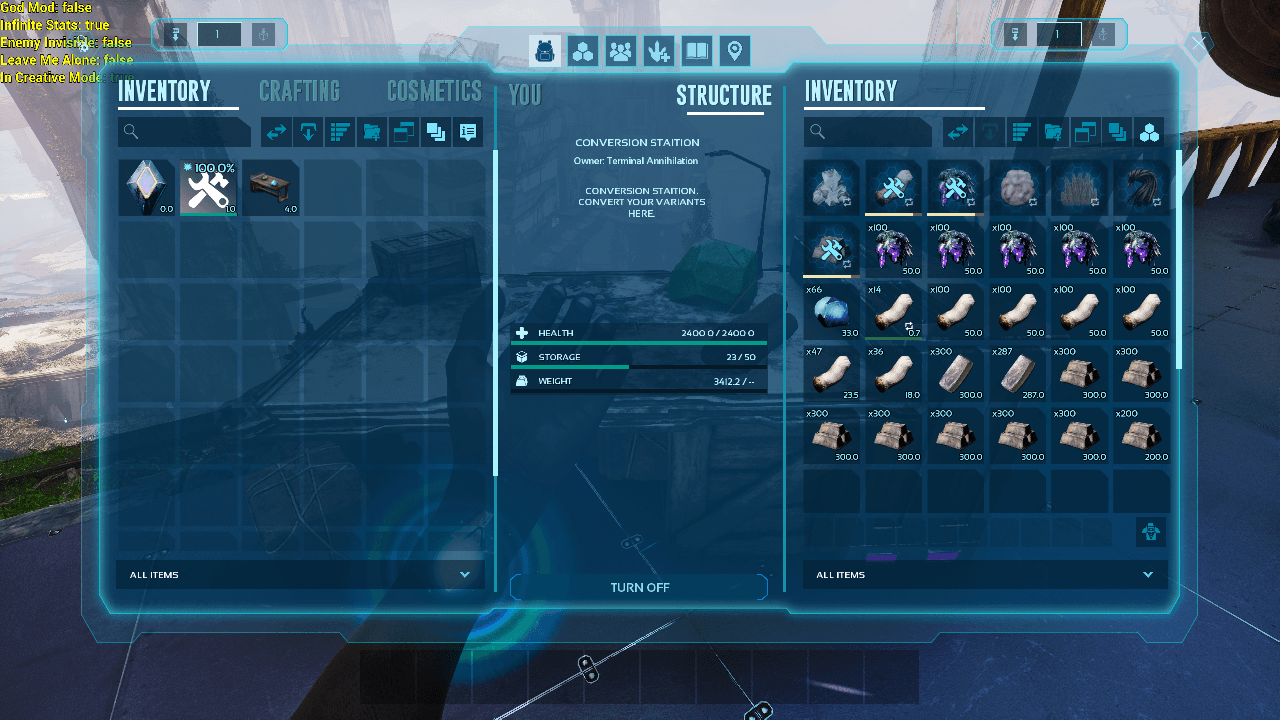Switch to the Crafting tab
Viewport: 1280px width, 720px height.
299,92
